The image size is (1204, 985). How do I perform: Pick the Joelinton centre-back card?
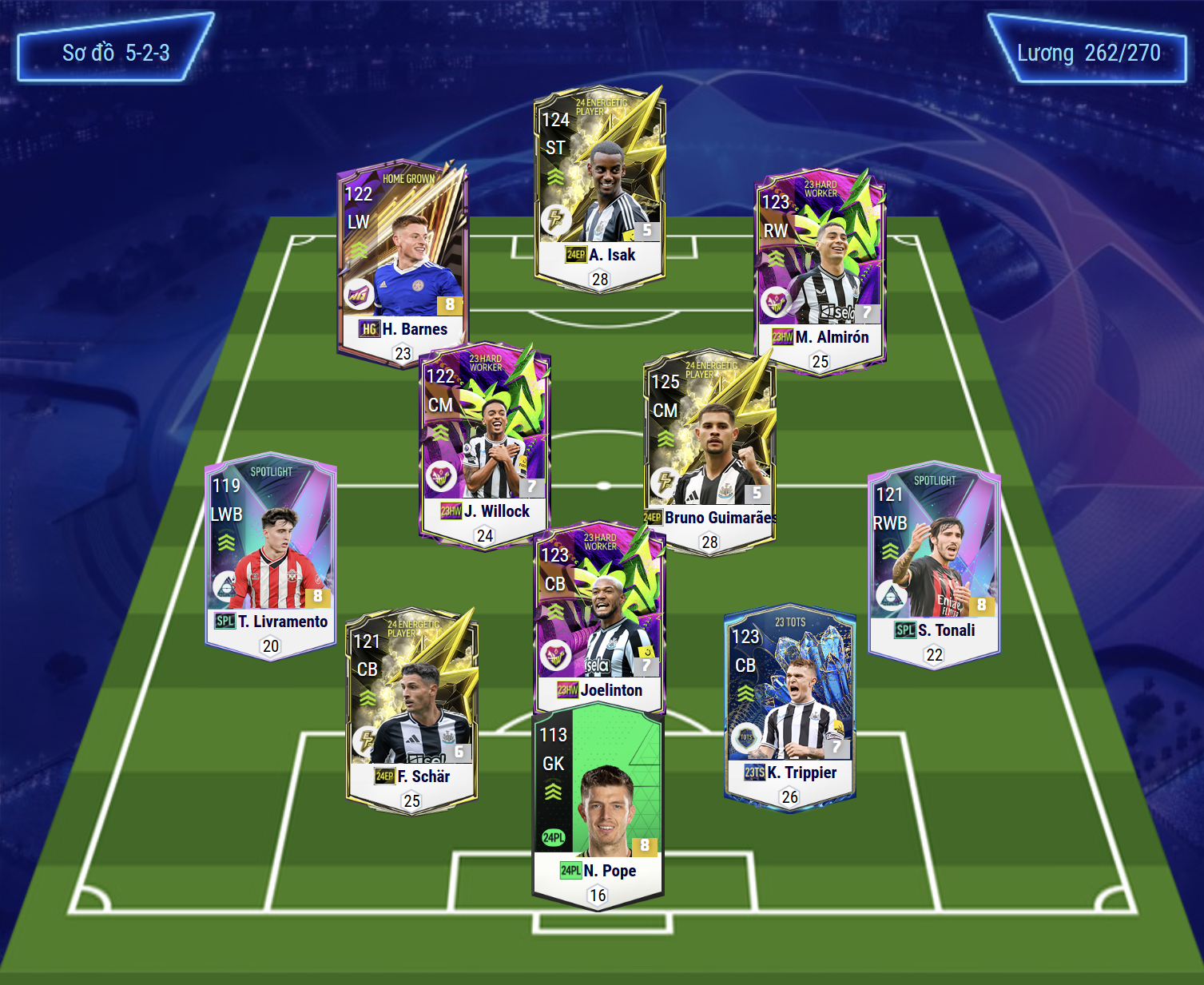[x=599, y=619]
